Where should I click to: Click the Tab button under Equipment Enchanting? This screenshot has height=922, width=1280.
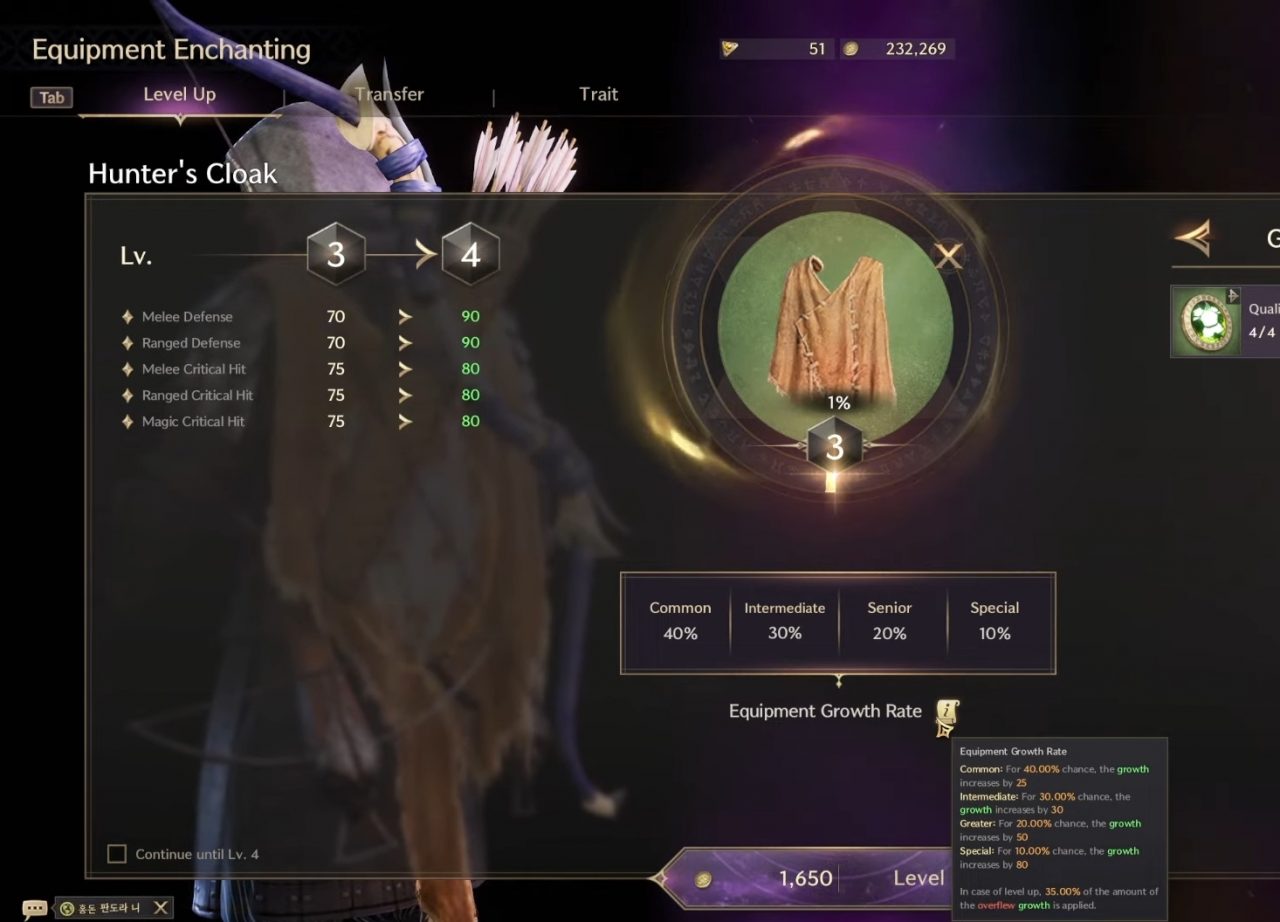click(51, 97)
